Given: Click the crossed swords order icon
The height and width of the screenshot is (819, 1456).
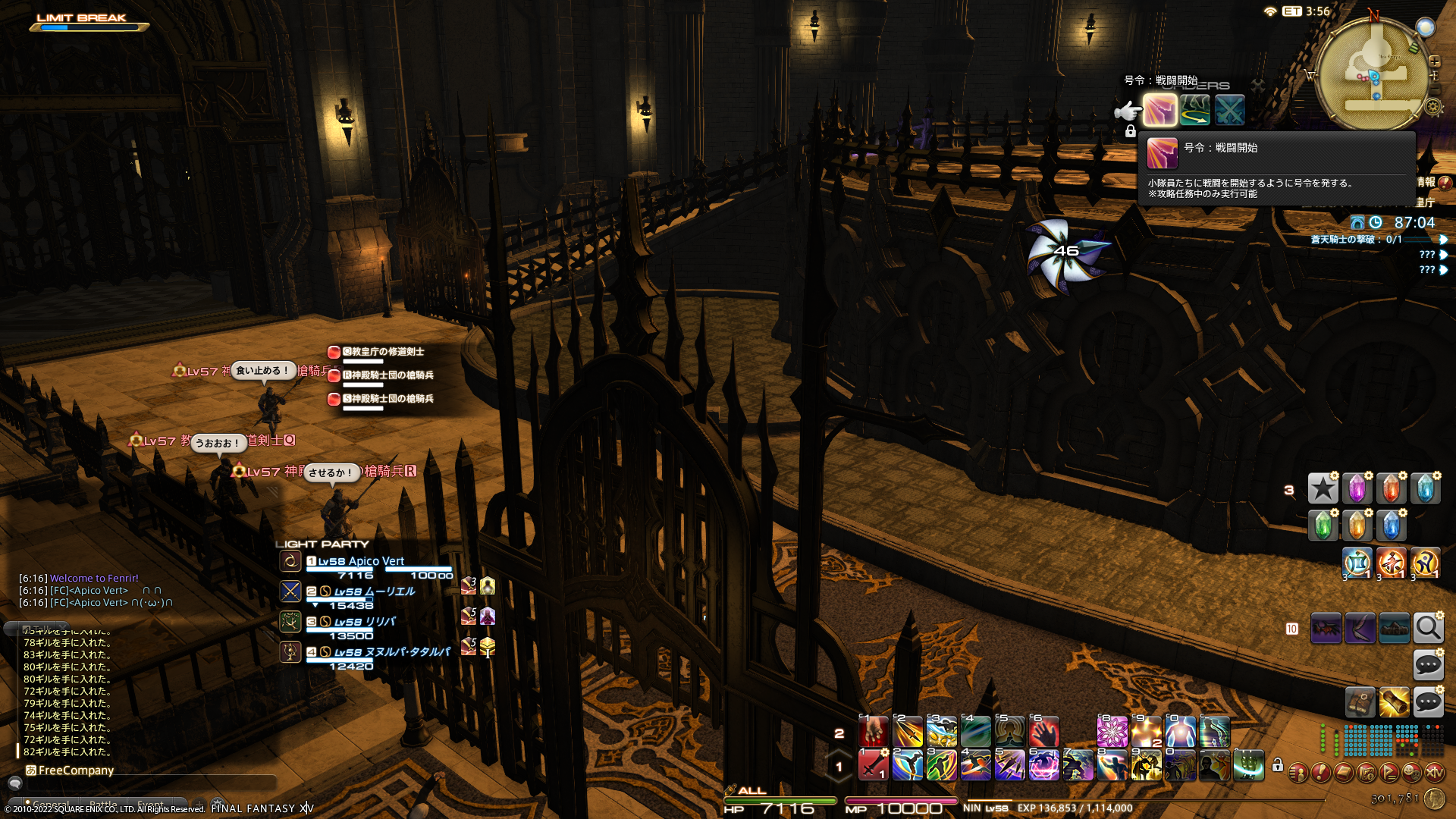Looking at the screenshot, I should (x=1229, y=111).
